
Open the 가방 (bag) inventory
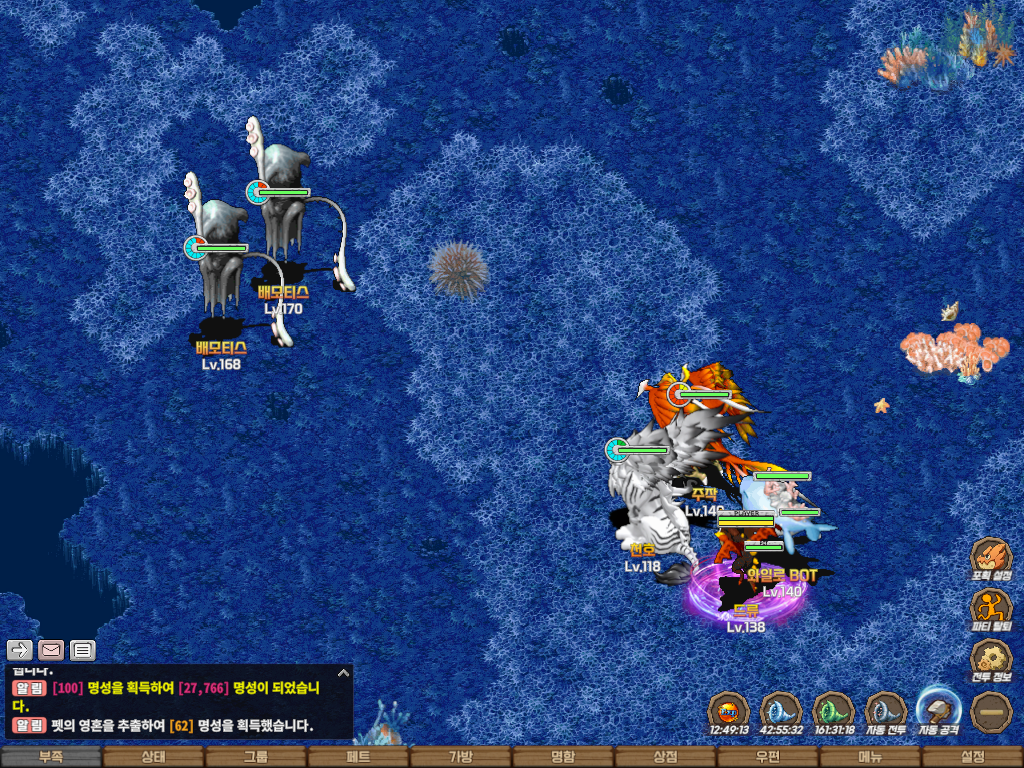pyautogui.click(x=460, y=757)
